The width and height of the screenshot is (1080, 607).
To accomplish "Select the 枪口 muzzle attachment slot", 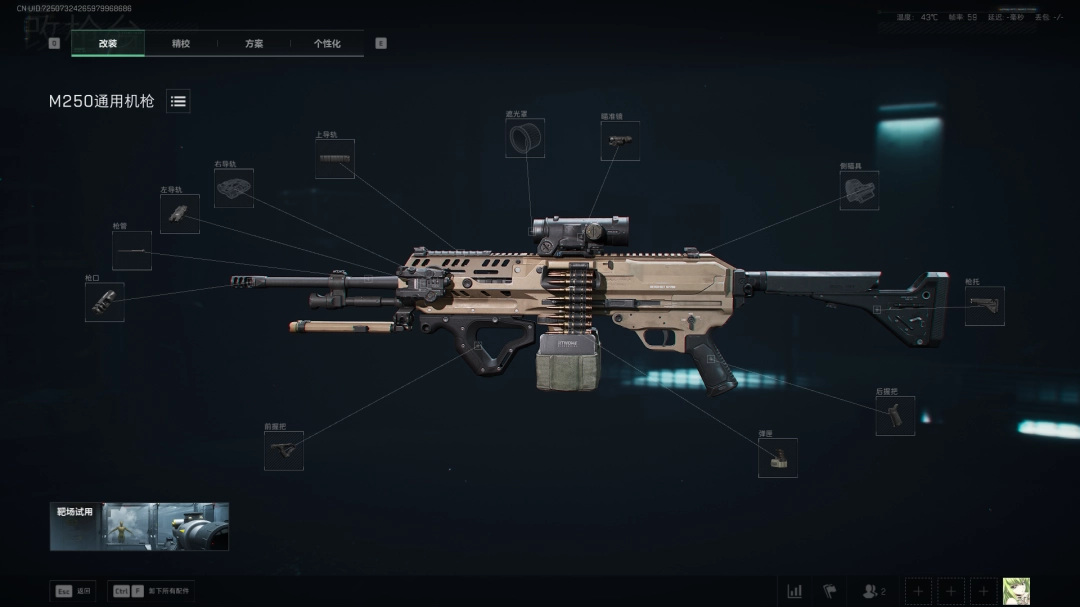I will (x=105, y=302).
